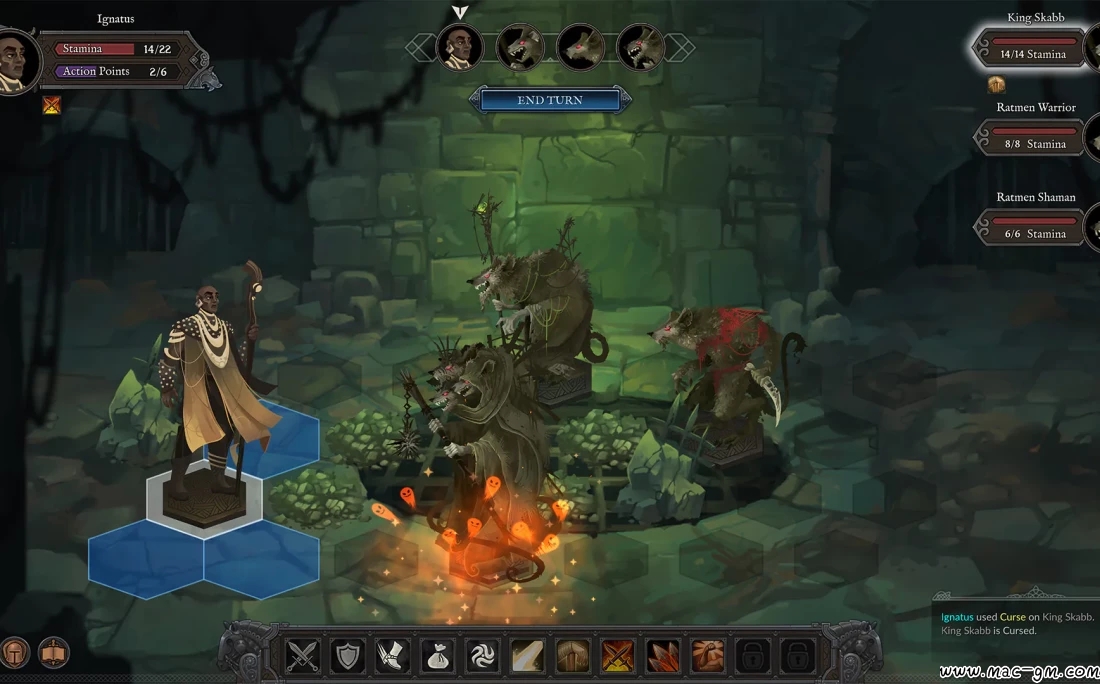The image size is (1100, 684).
Task: Open the helmet character menu button
Action: (14, 653)
